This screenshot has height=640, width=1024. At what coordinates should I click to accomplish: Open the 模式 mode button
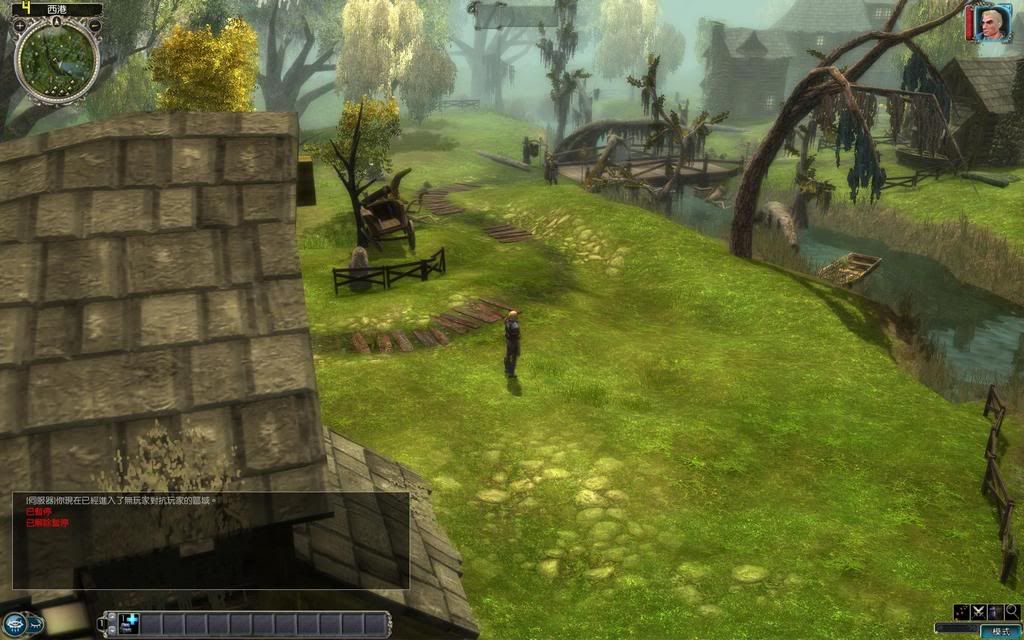(x=1001, y=632)
